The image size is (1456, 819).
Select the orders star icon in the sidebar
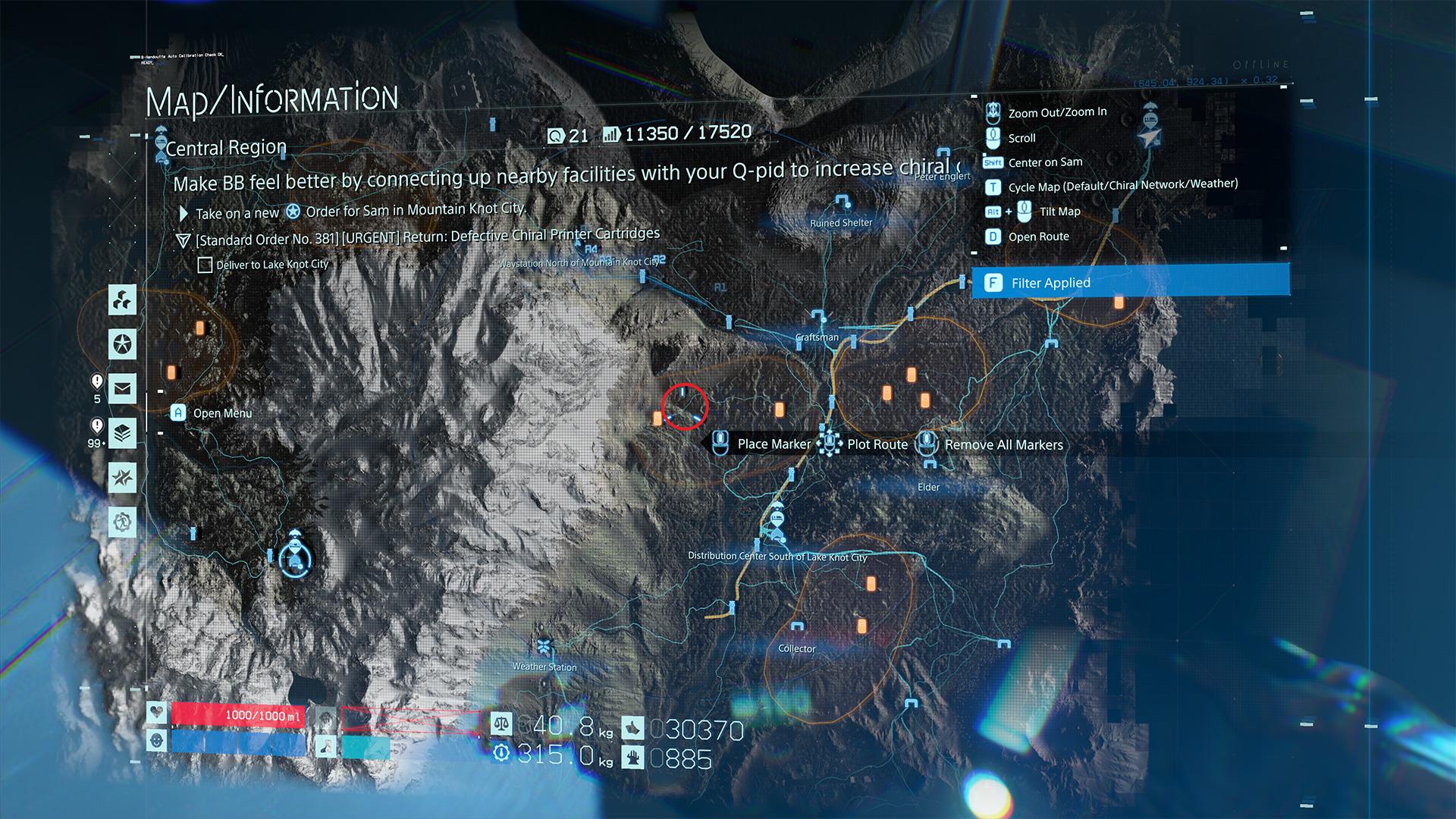point(122,344)
